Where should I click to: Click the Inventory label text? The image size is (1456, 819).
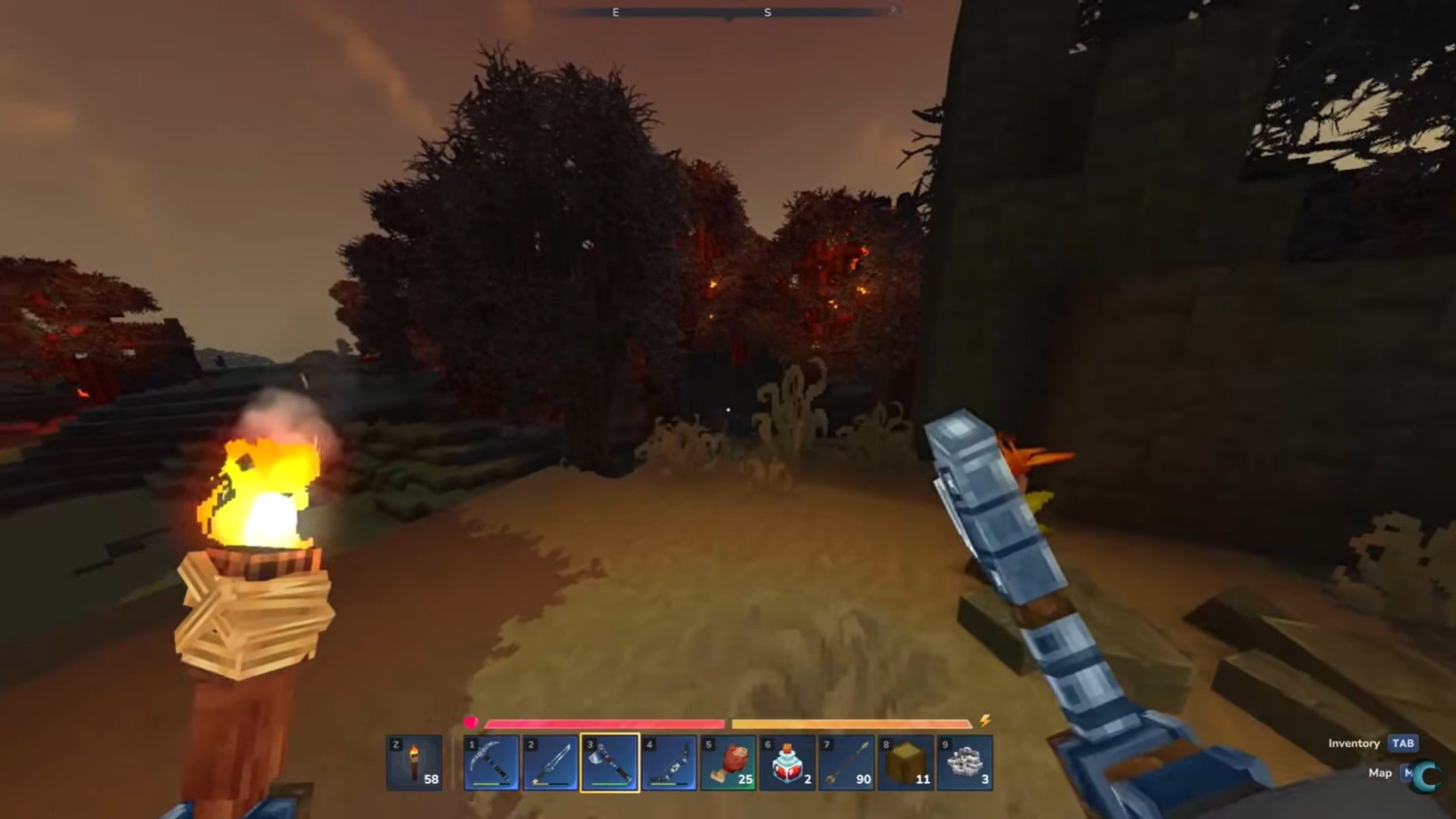tap(1354, 744)
